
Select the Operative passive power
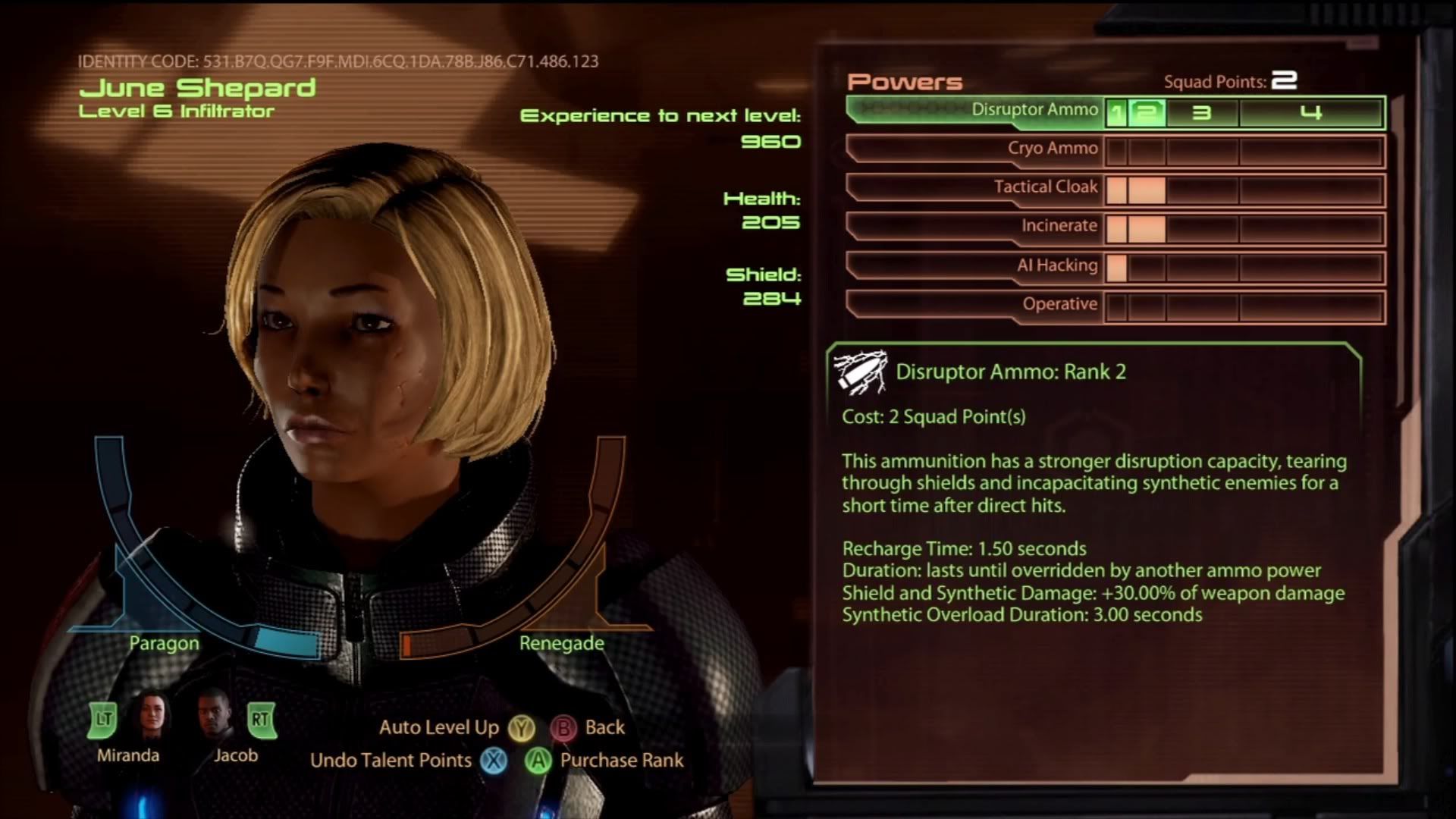pyautogui.click(x=1059, y=305)
